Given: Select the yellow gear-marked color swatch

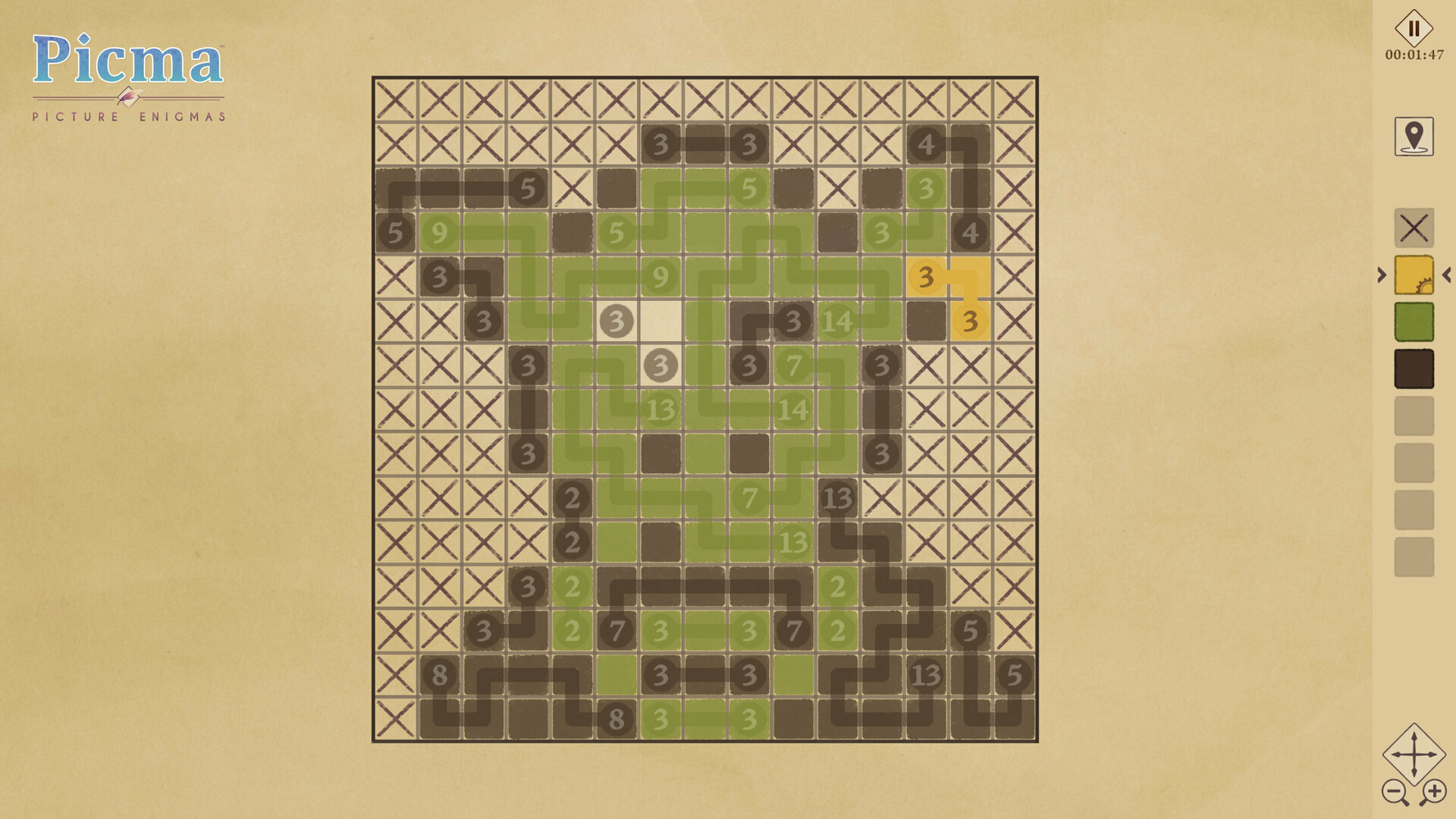Looking at the screenshot, I should click(1414, 275).
